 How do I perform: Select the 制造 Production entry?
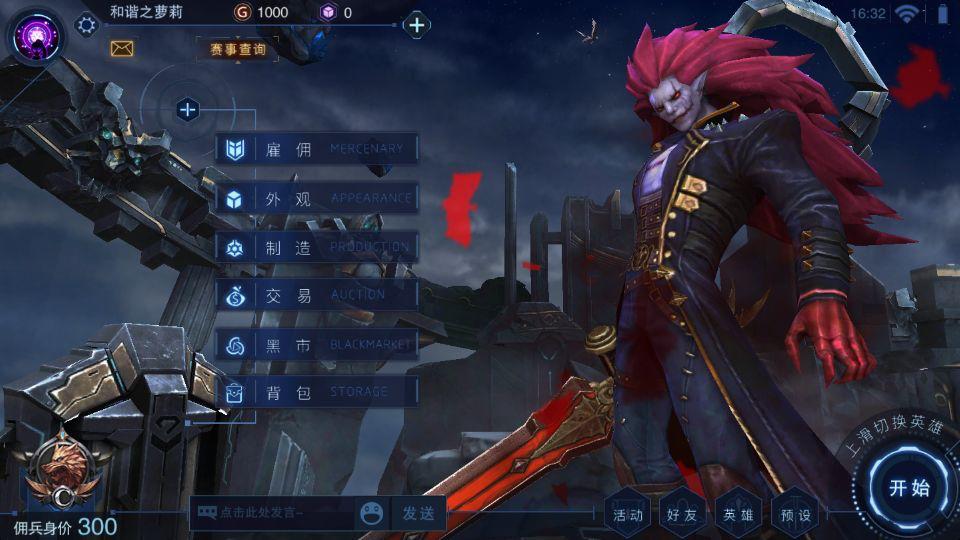[x=316, y=247]
